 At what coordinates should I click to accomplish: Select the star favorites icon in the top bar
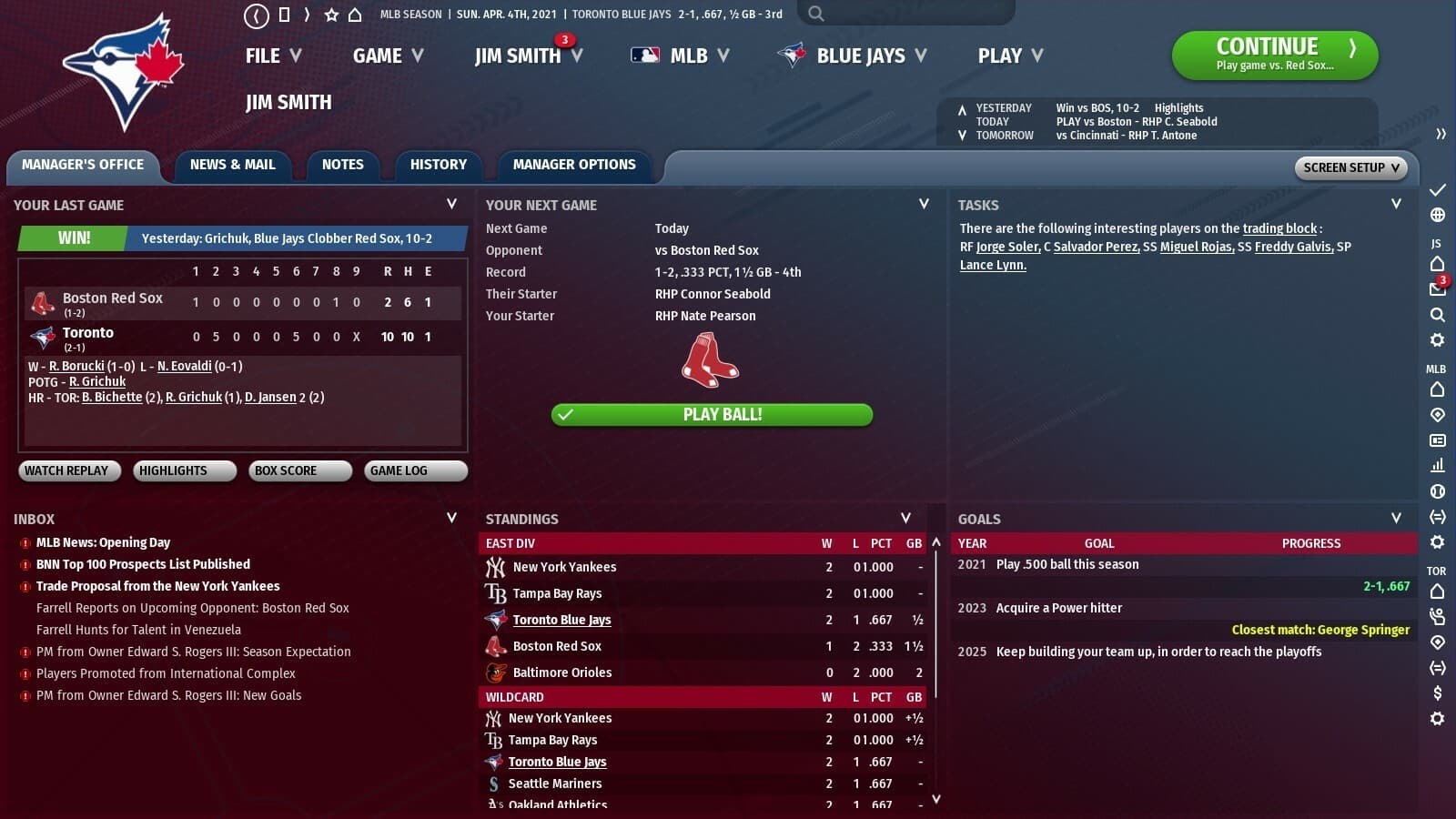pos(333,14)
